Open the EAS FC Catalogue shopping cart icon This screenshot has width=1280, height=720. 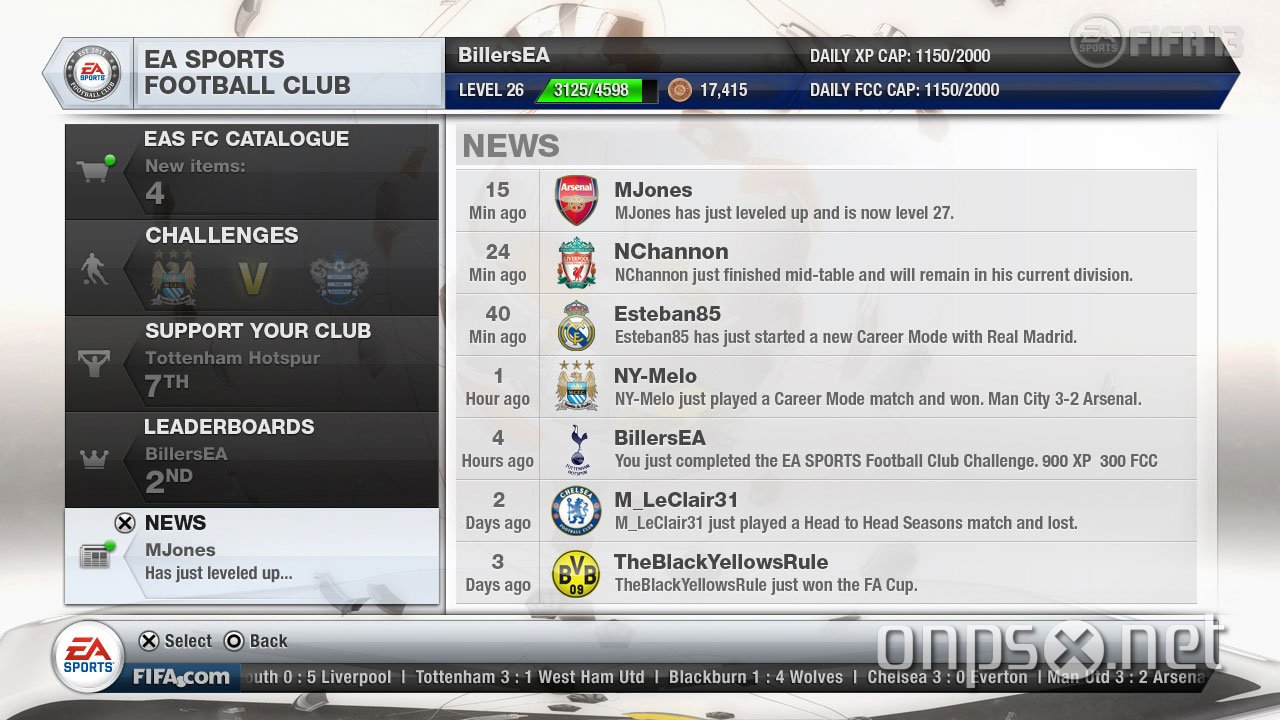[x=96, y=168]
